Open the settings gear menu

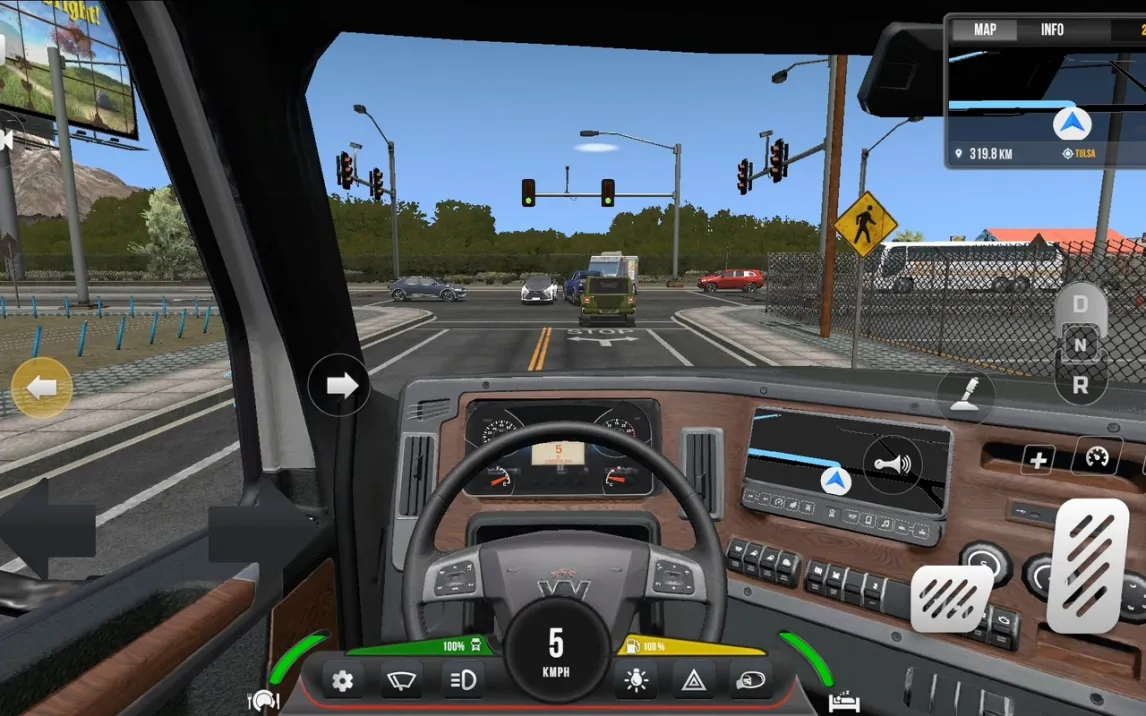(x=342, y=681)
